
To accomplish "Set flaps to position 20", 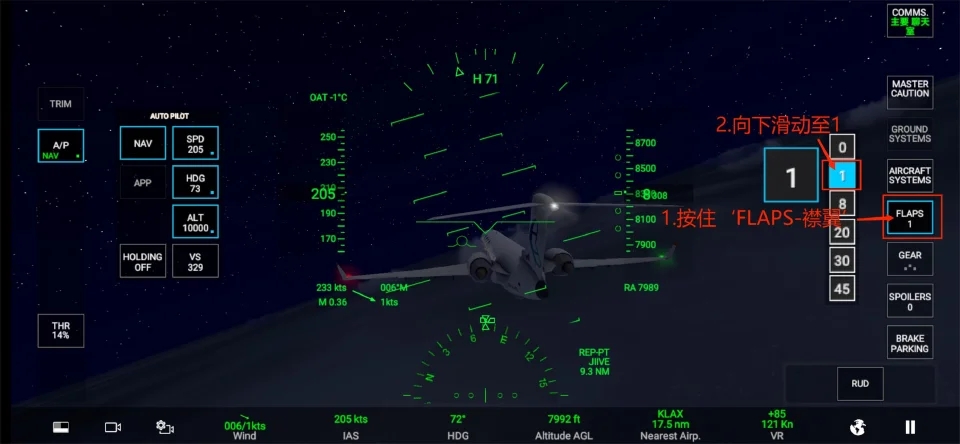I will (842, 232).
